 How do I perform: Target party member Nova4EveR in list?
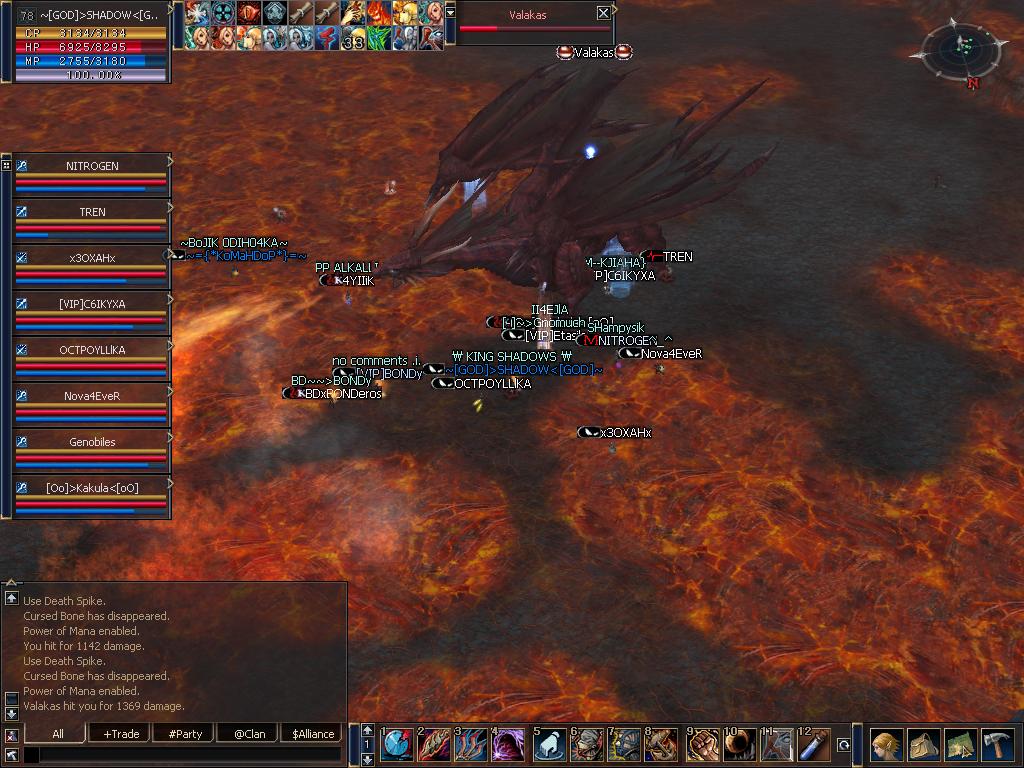pyautogui.click(x=92, y=396)
